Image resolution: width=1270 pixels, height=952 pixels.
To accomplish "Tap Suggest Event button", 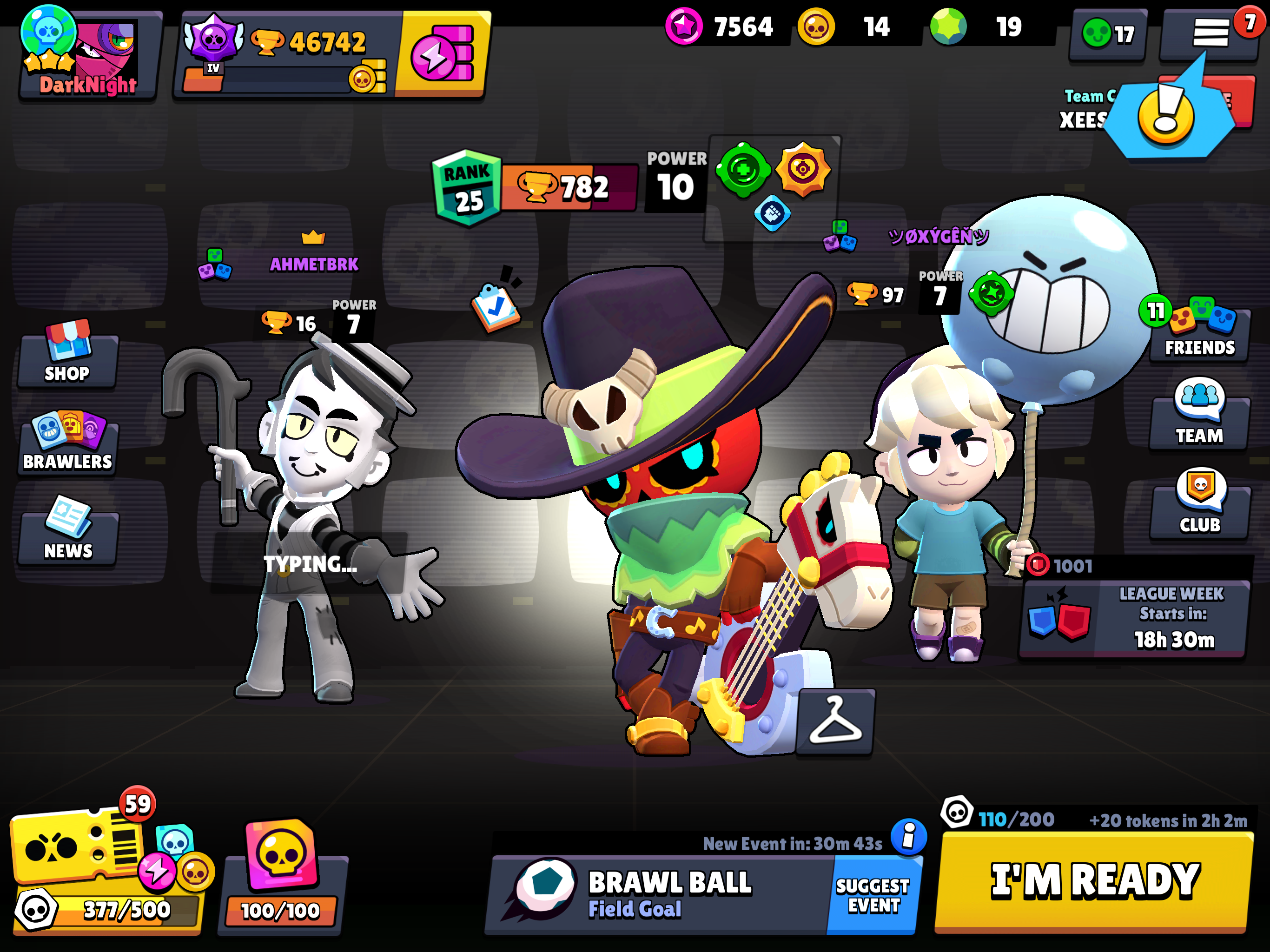I will pyautogui.click(x=873, y=894).
